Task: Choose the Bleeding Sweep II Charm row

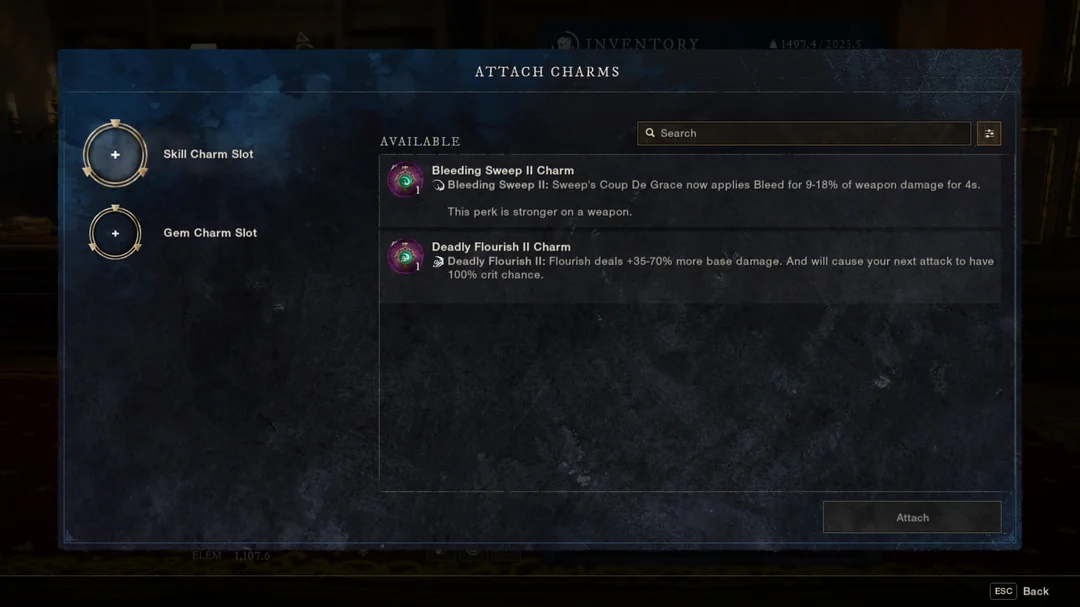Action: (689, 190)
